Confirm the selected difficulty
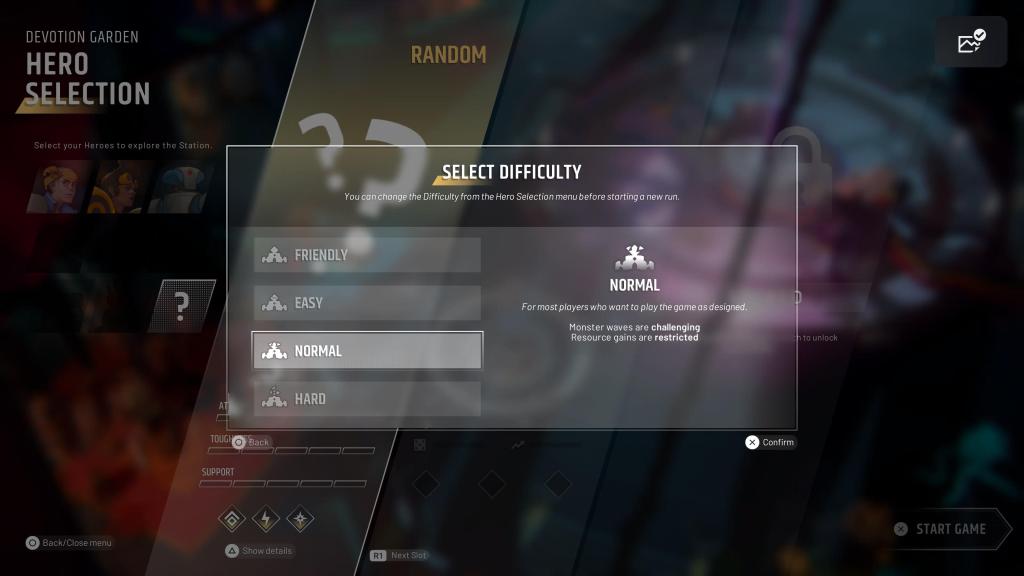Image resolution: width=1024 pixels, height=576 pixels. tap(770, 442)
